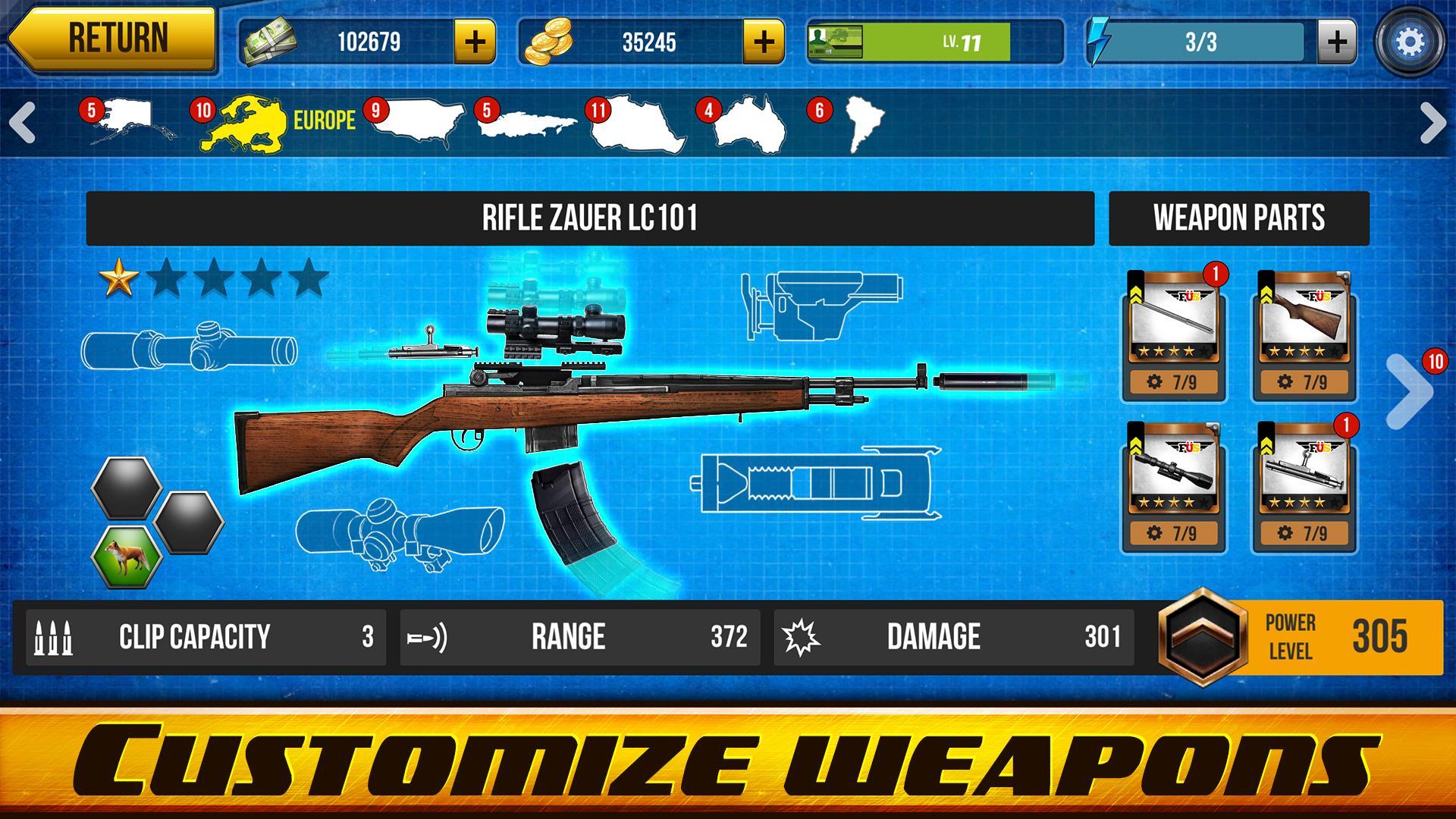
Task: Click the cash bundle currency icon
Action: 268,43
